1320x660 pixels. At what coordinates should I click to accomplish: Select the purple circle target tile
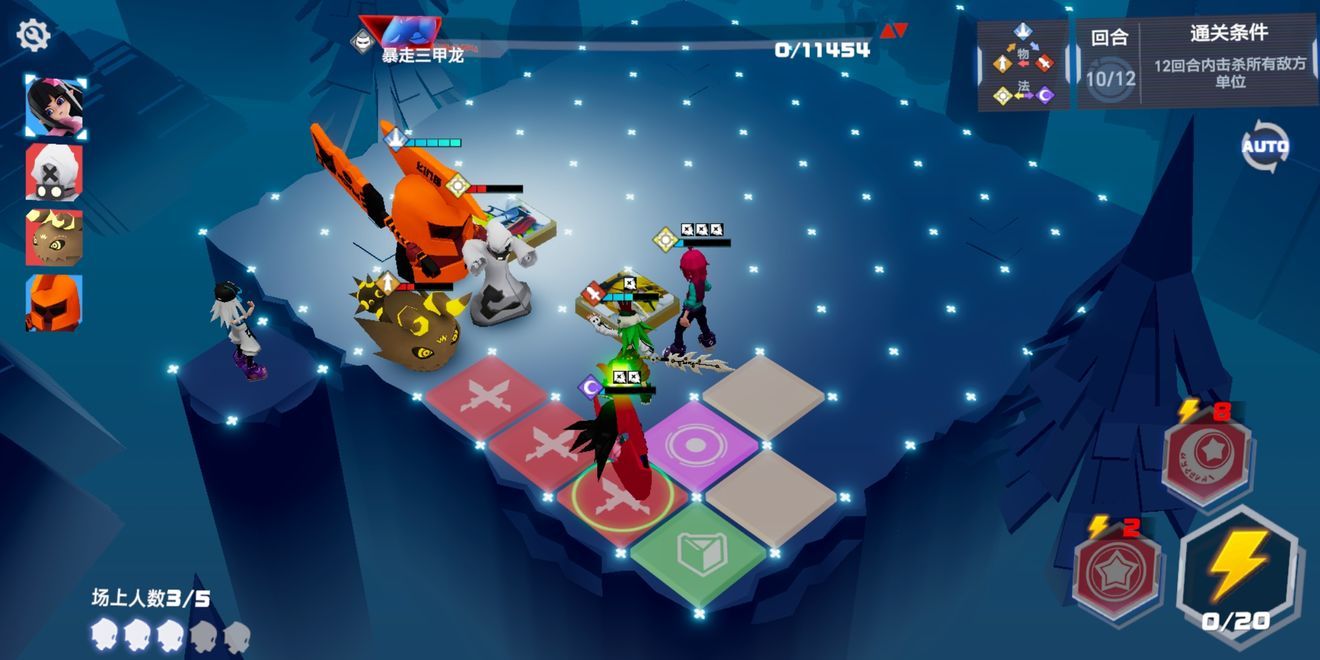tap(699, 445)
